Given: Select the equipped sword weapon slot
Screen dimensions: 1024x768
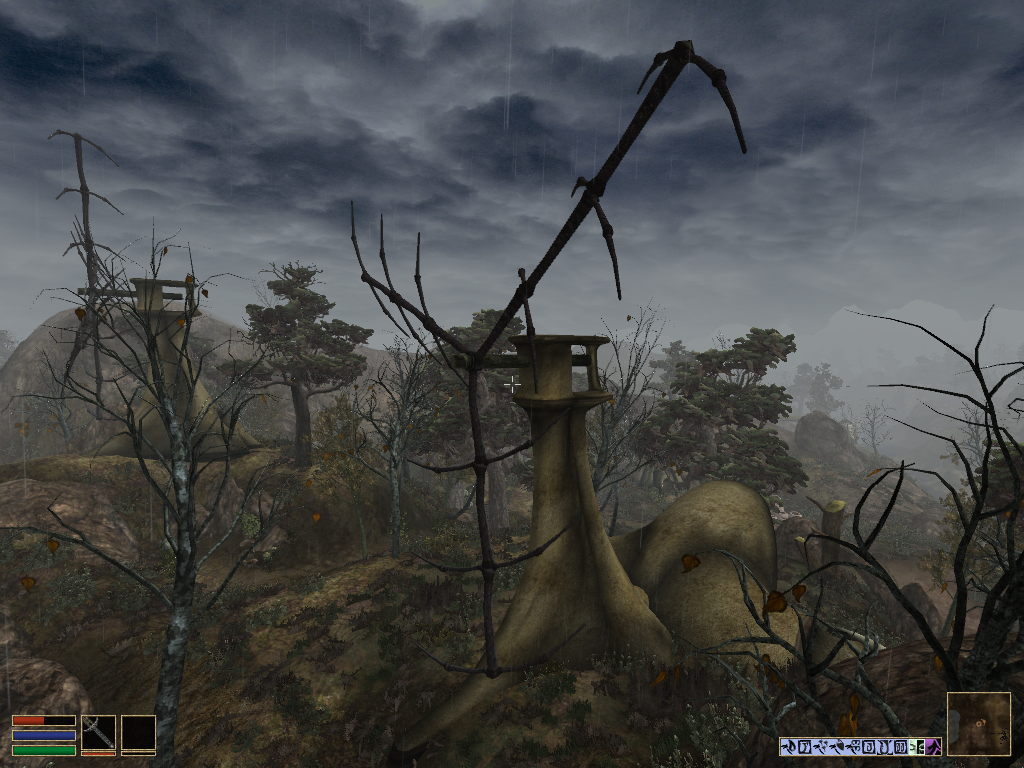Looking at the screenshot, I should tap(98, 732).
